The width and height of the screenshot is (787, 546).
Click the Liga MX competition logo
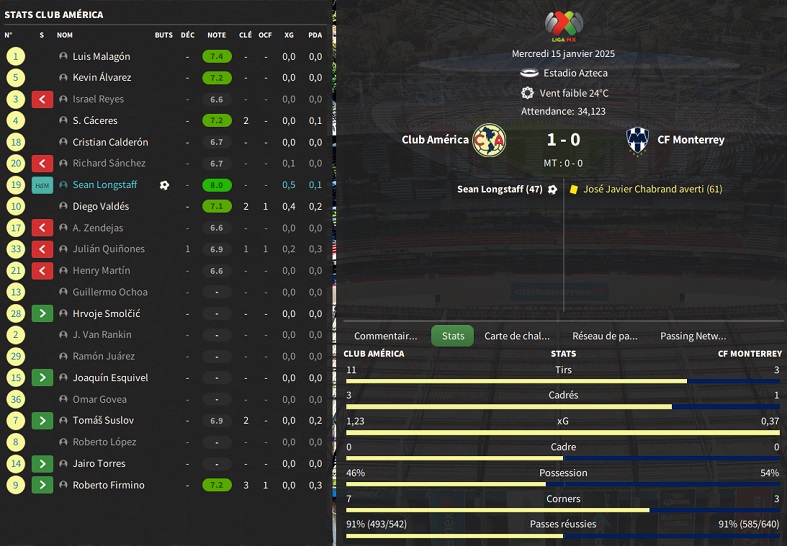pyautogui.click(x=562, y=25)
